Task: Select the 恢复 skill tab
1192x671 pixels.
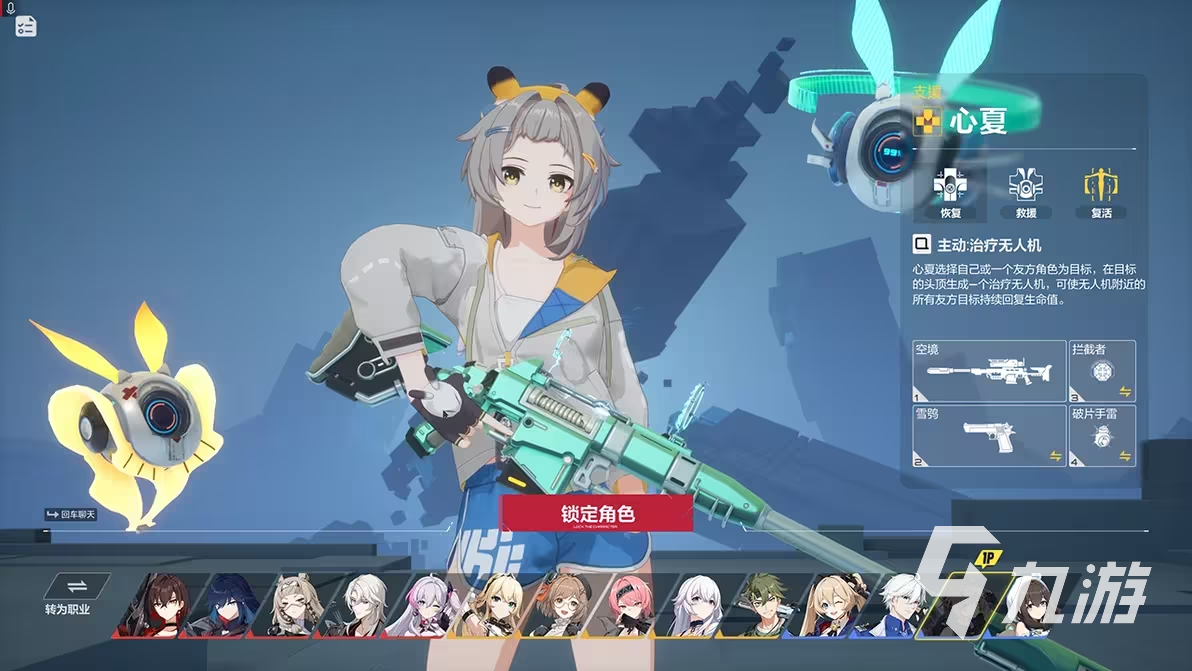Action: click(x=949, y=193)
